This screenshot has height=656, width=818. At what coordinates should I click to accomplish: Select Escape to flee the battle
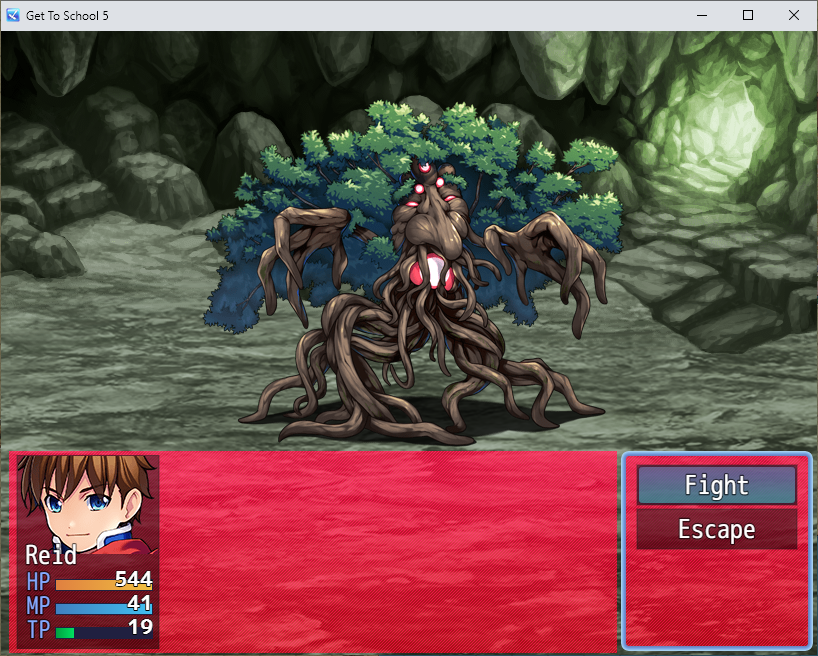pyautogui.click(x=716, y=529)
